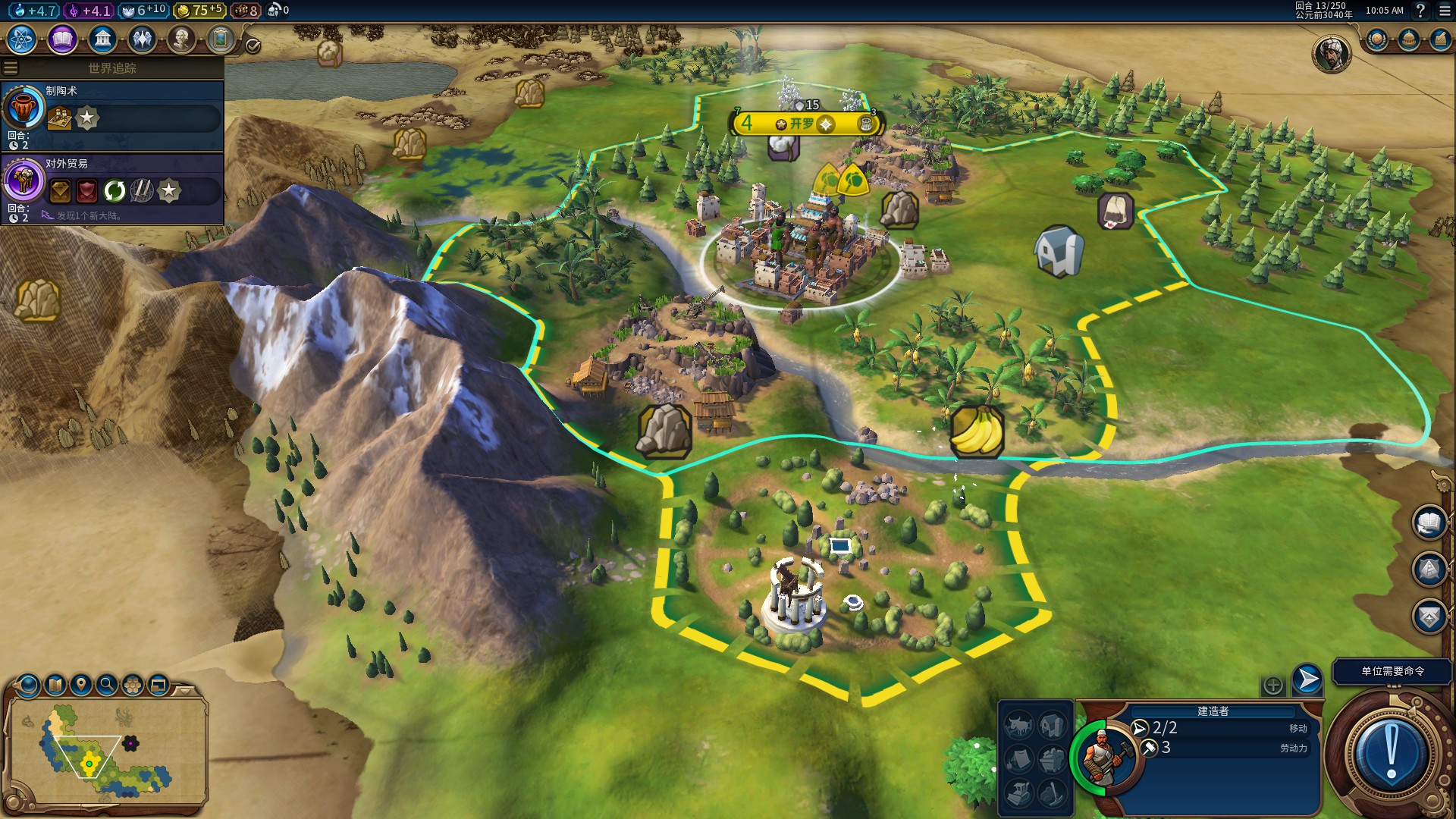Open the government screen (temple building icon)
1456x819 pixels.
pos(102,39)
